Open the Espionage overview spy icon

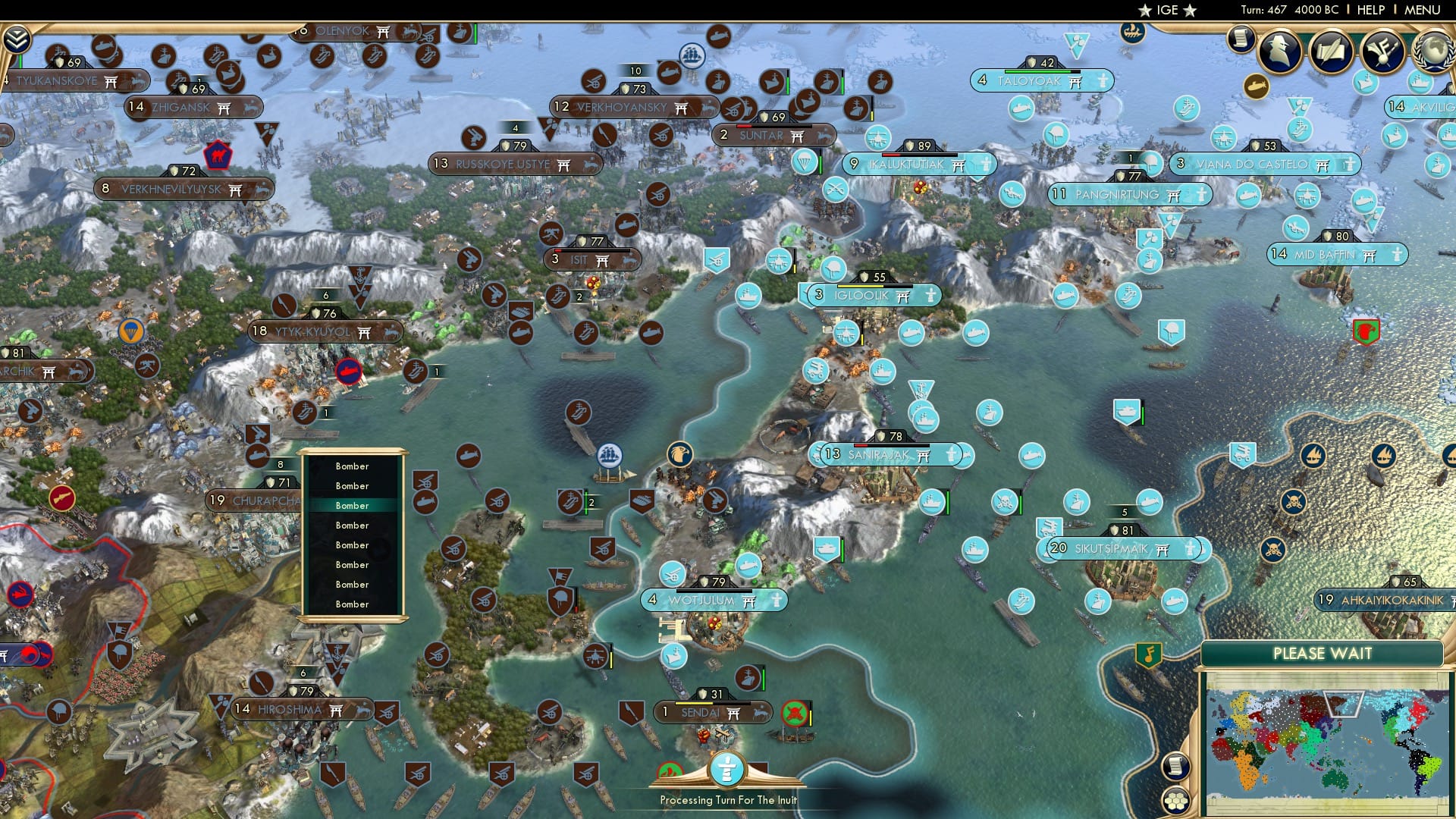[1279, 51]
